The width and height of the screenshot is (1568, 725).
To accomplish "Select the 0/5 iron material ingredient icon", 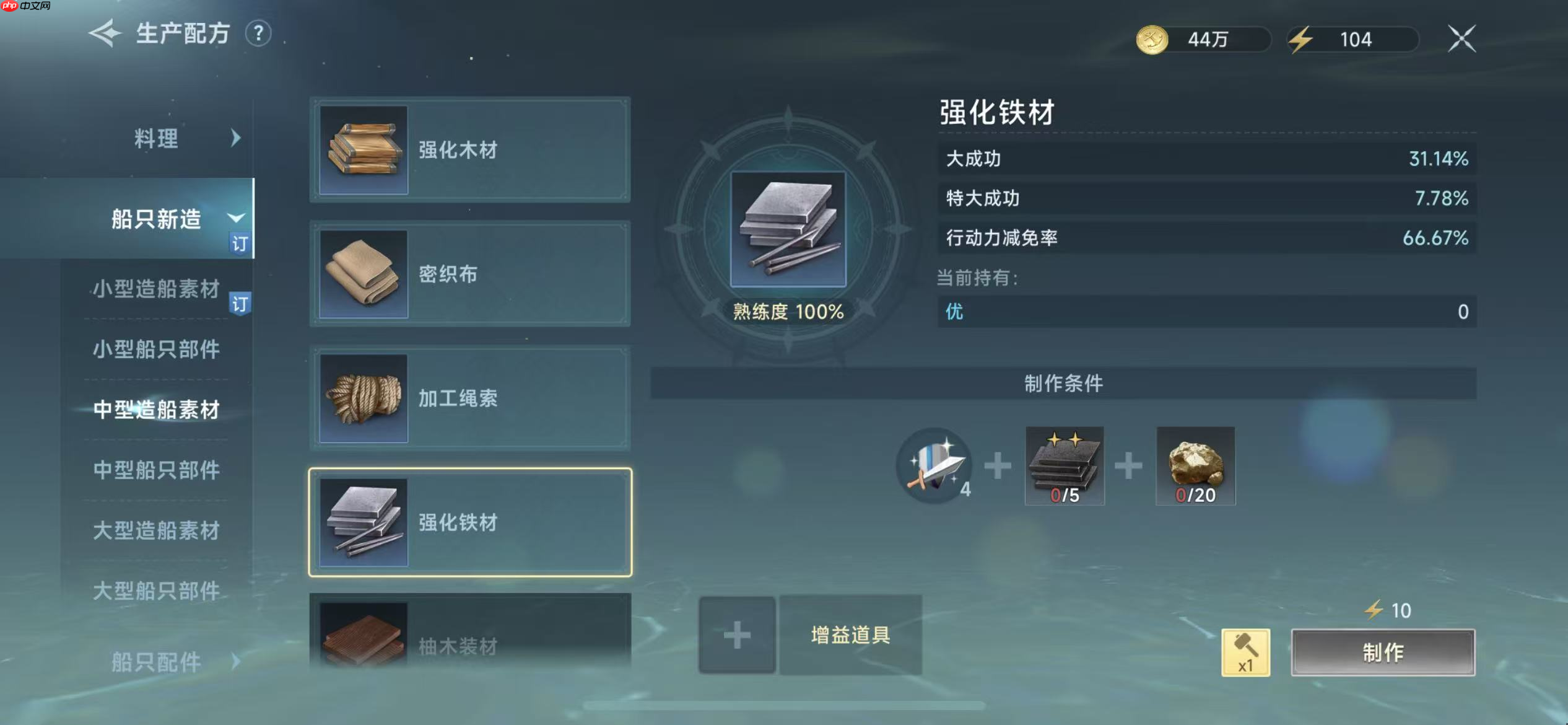I will click(1065, 467).
